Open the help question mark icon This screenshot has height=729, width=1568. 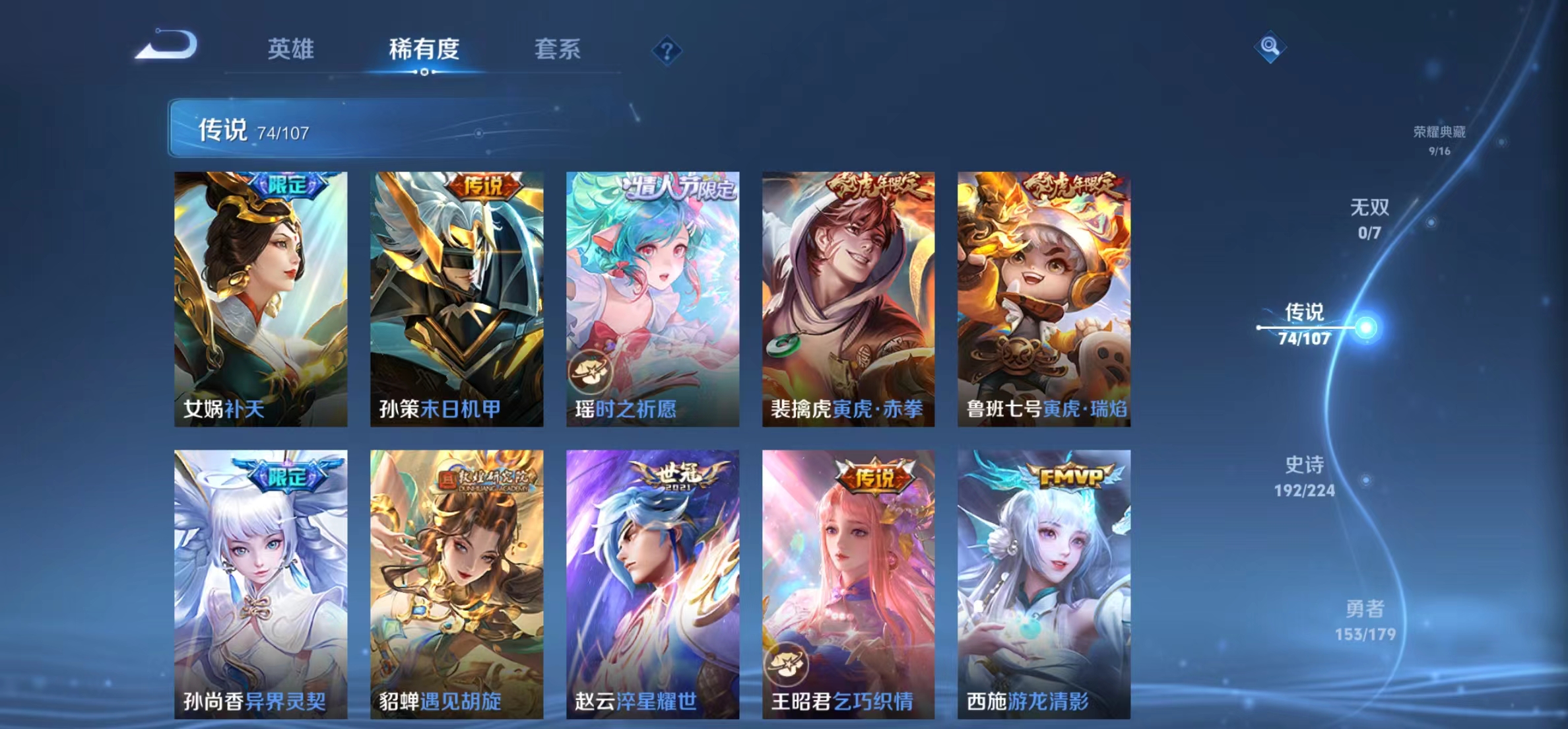(669, 51)
